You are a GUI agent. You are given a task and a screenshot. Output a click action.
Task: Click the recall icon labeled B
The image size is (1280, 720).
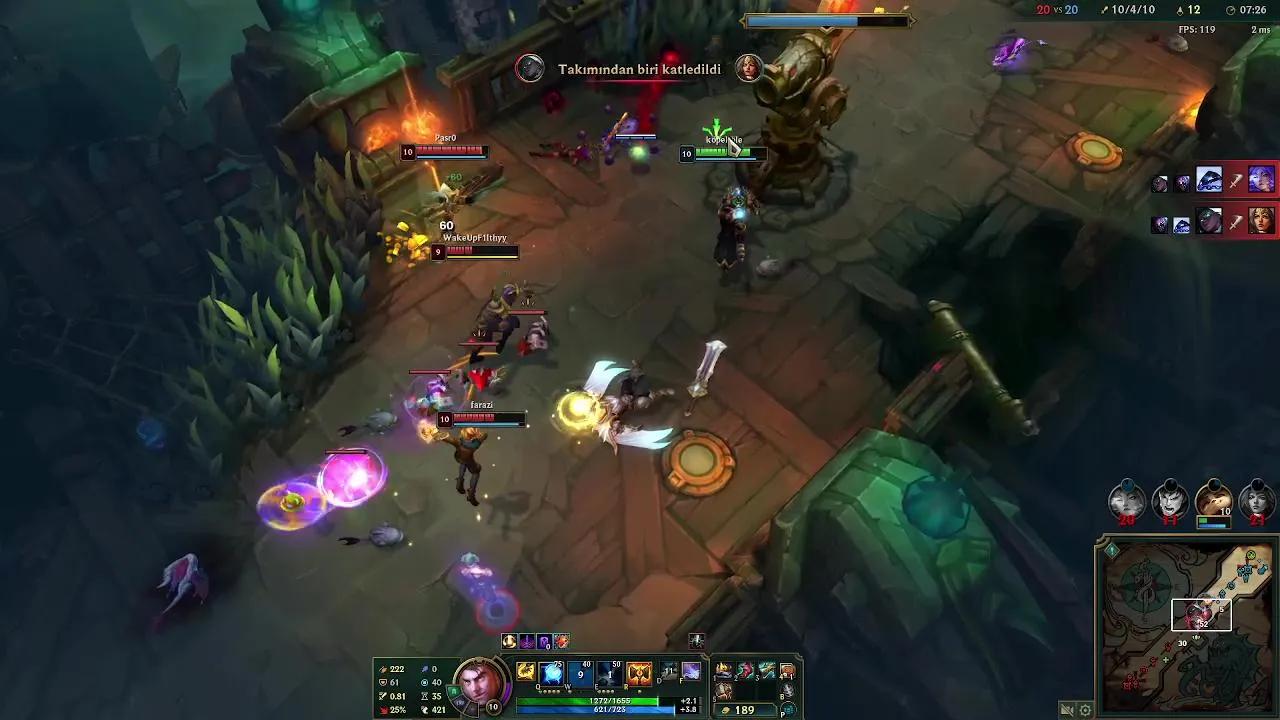pos(787,691)
